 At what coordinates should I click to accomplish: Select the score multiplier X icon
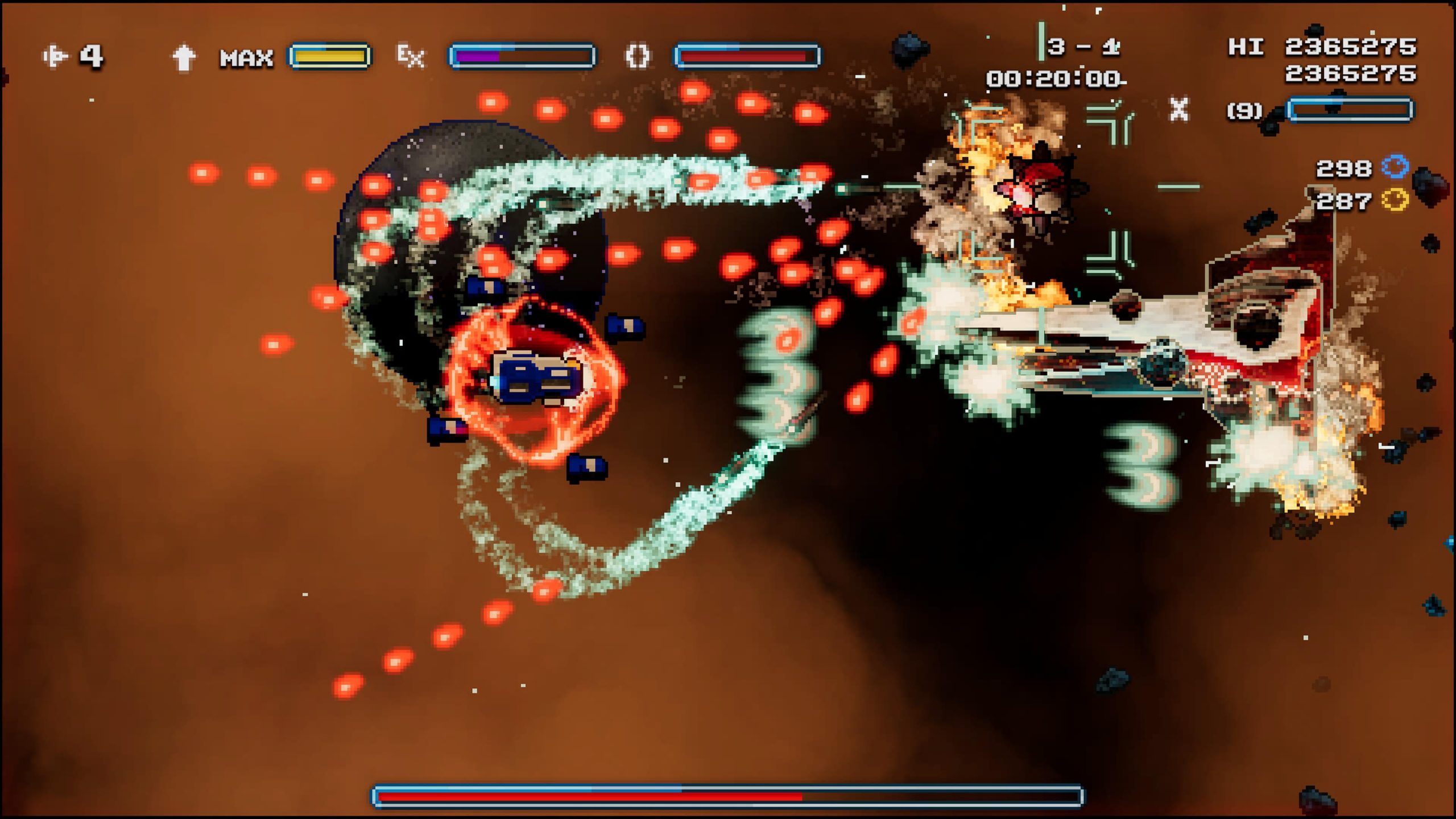1178,109
